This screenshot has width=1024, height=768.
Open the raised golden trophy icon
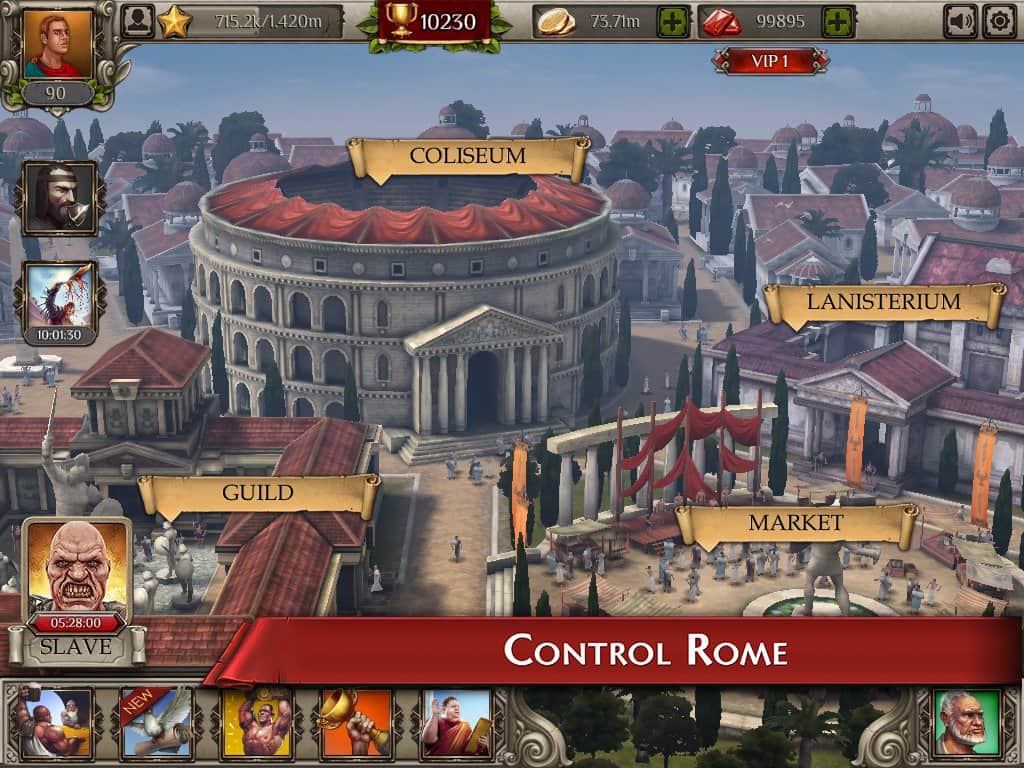[x=357, y=722]
